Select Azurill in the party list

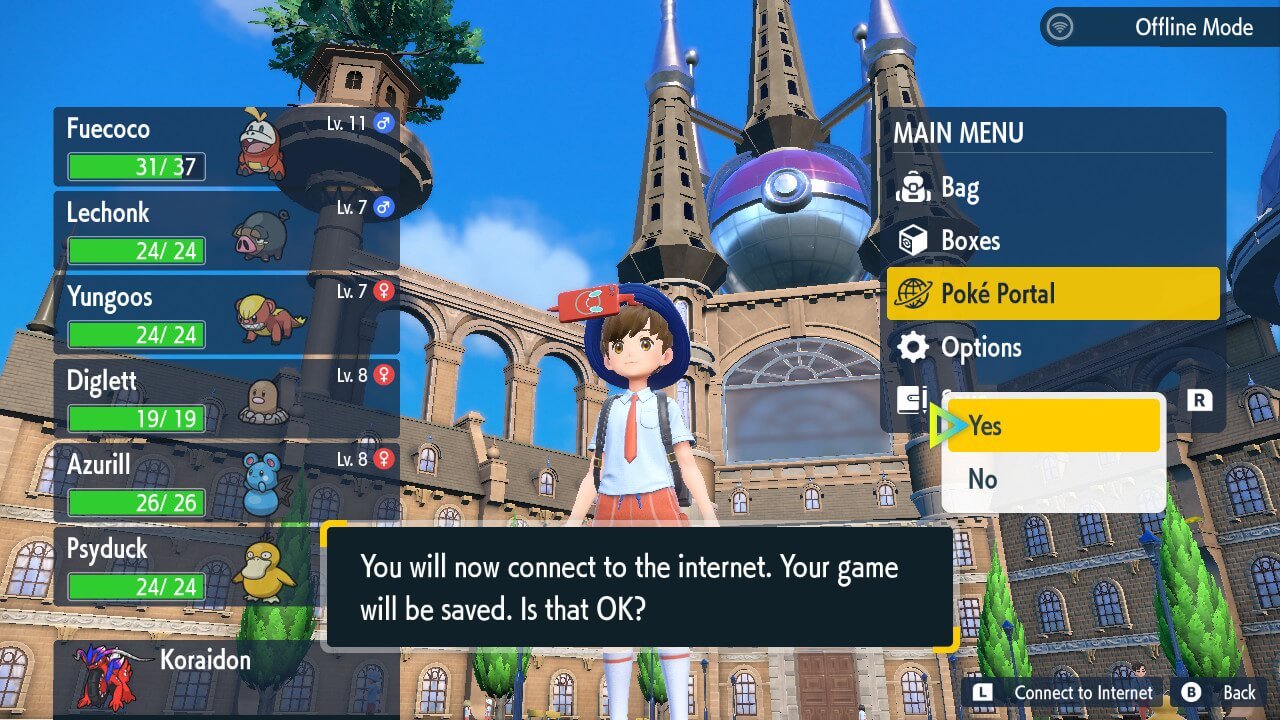click(x=226, y=482)
